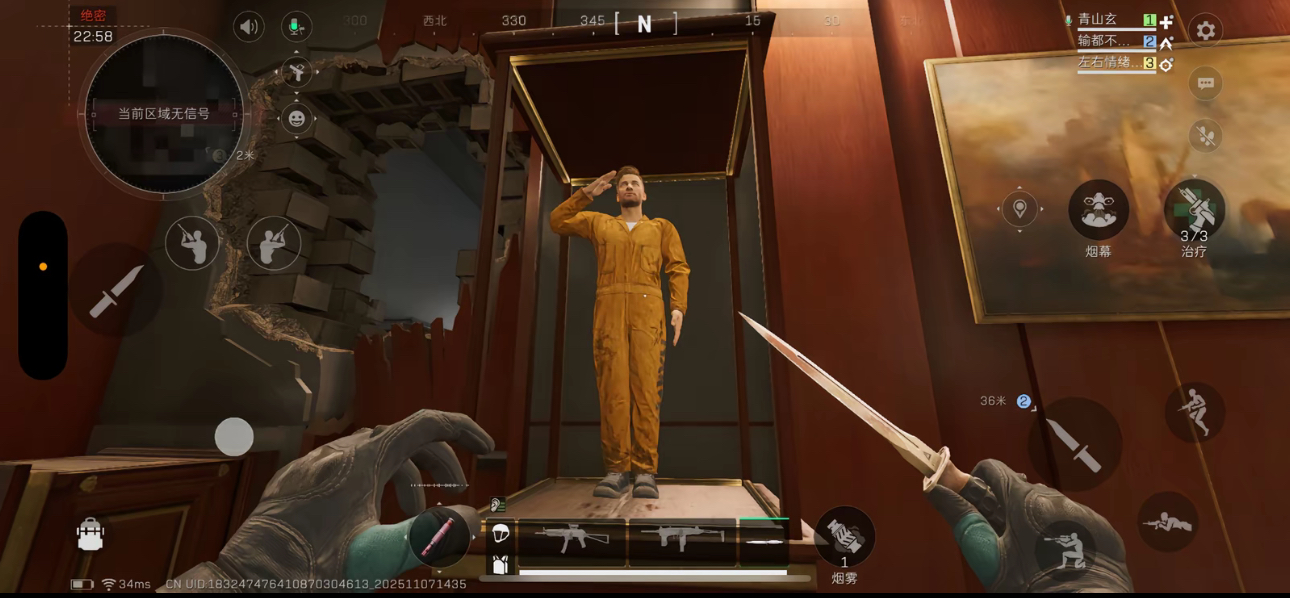This screenshot has width=1290, height=598.
Task: Switch to the second weapon slot
Action: pyautogui.click(x=682, y=539)
